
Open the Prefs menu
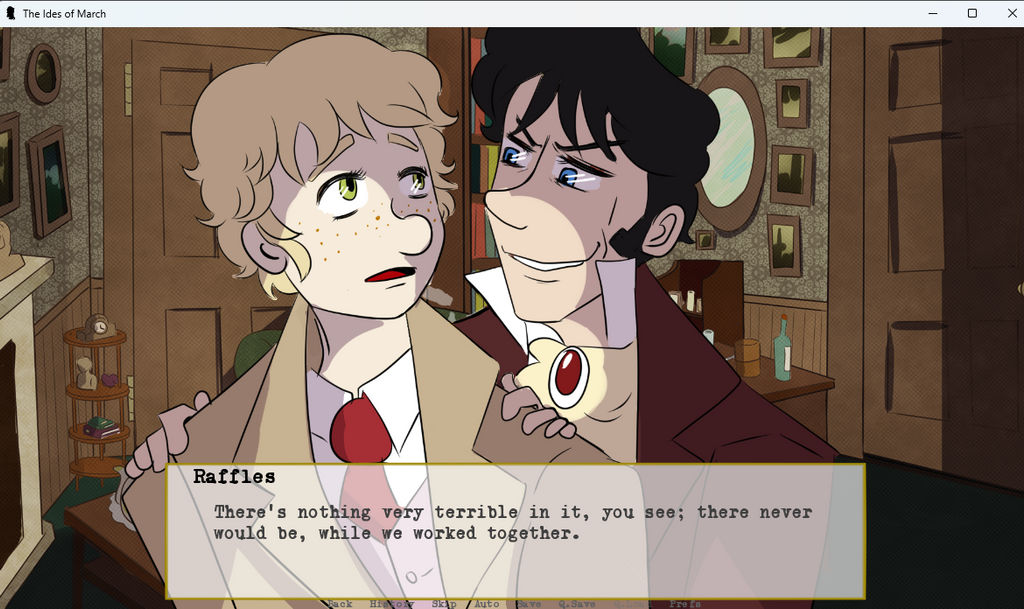click(685, 603)
